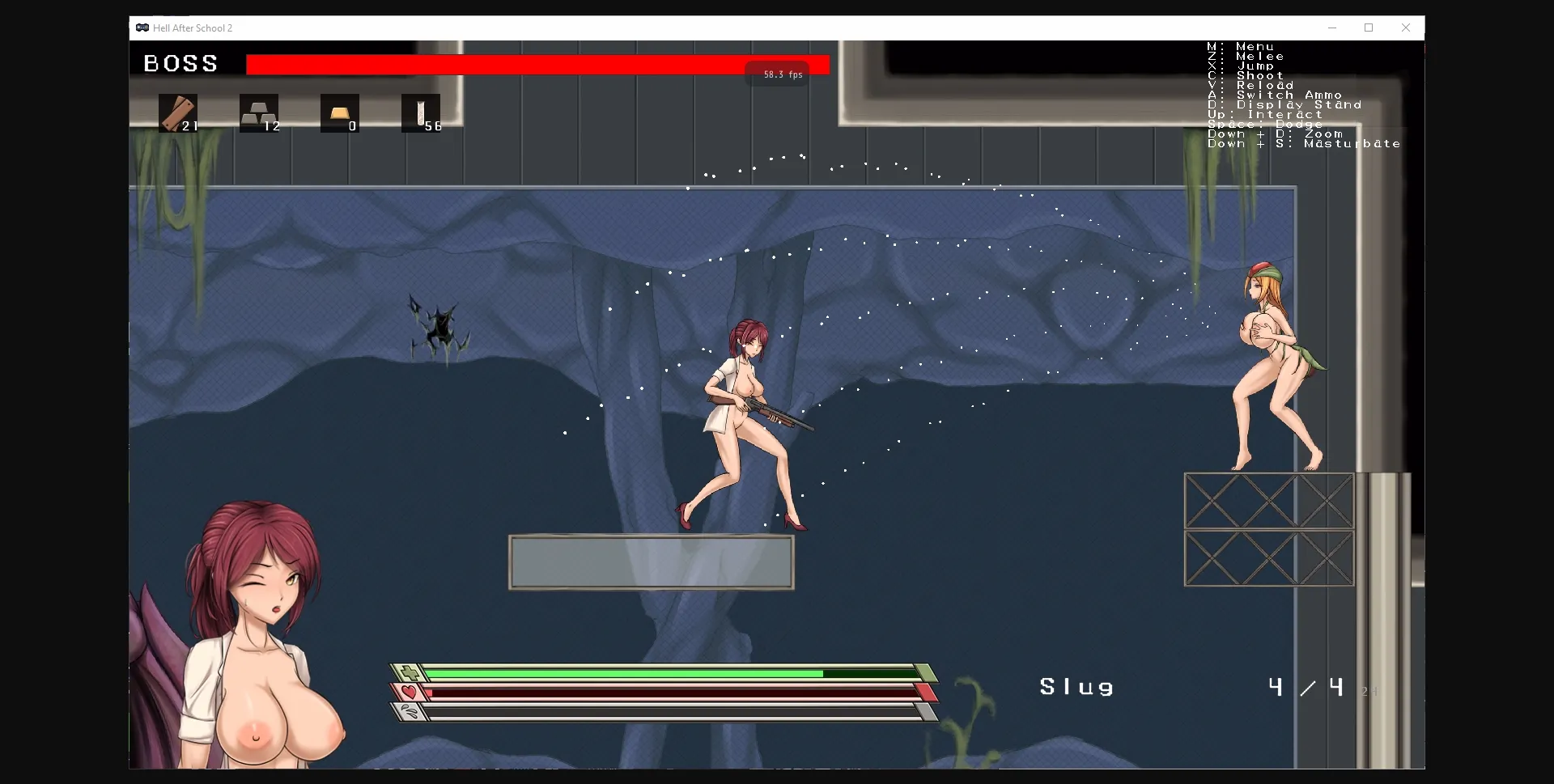Open the Menu via the M: Menu entry
1554x784 pixels.
pos(1240,46)
